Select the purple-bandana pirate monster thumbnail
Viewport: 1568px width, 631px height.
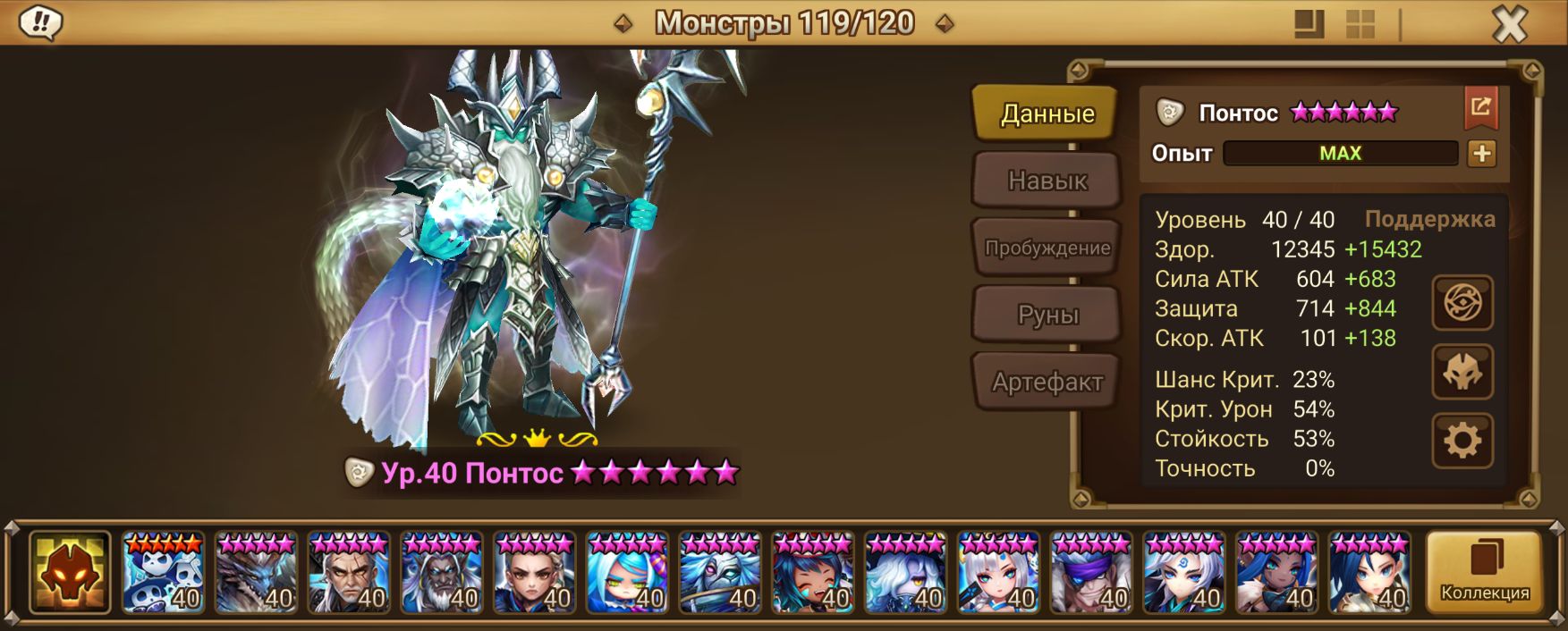coord(1091,572)
